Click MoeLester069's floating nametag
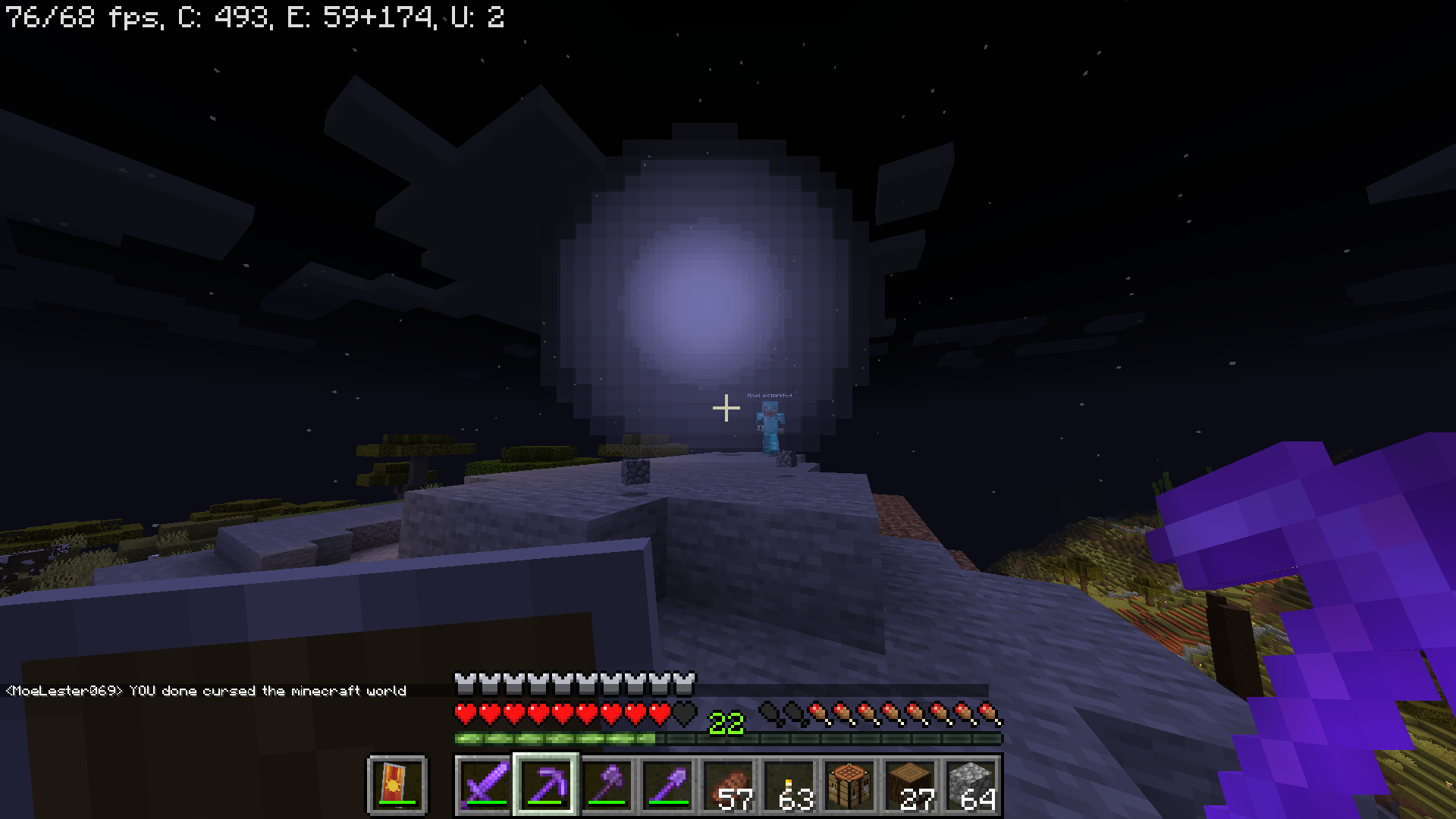This screenshot has width=1456, height=819. 771,395
